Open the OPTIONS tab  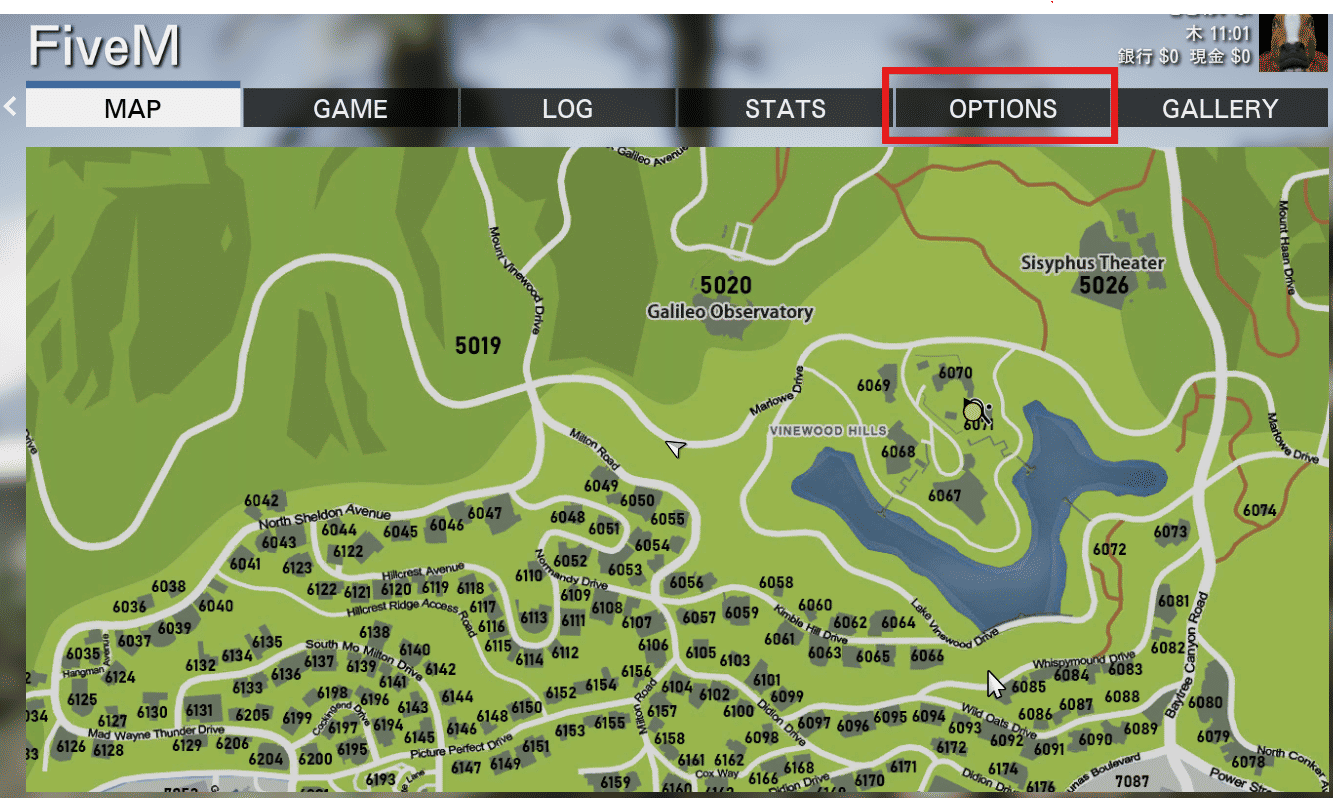click(1002, 108)
